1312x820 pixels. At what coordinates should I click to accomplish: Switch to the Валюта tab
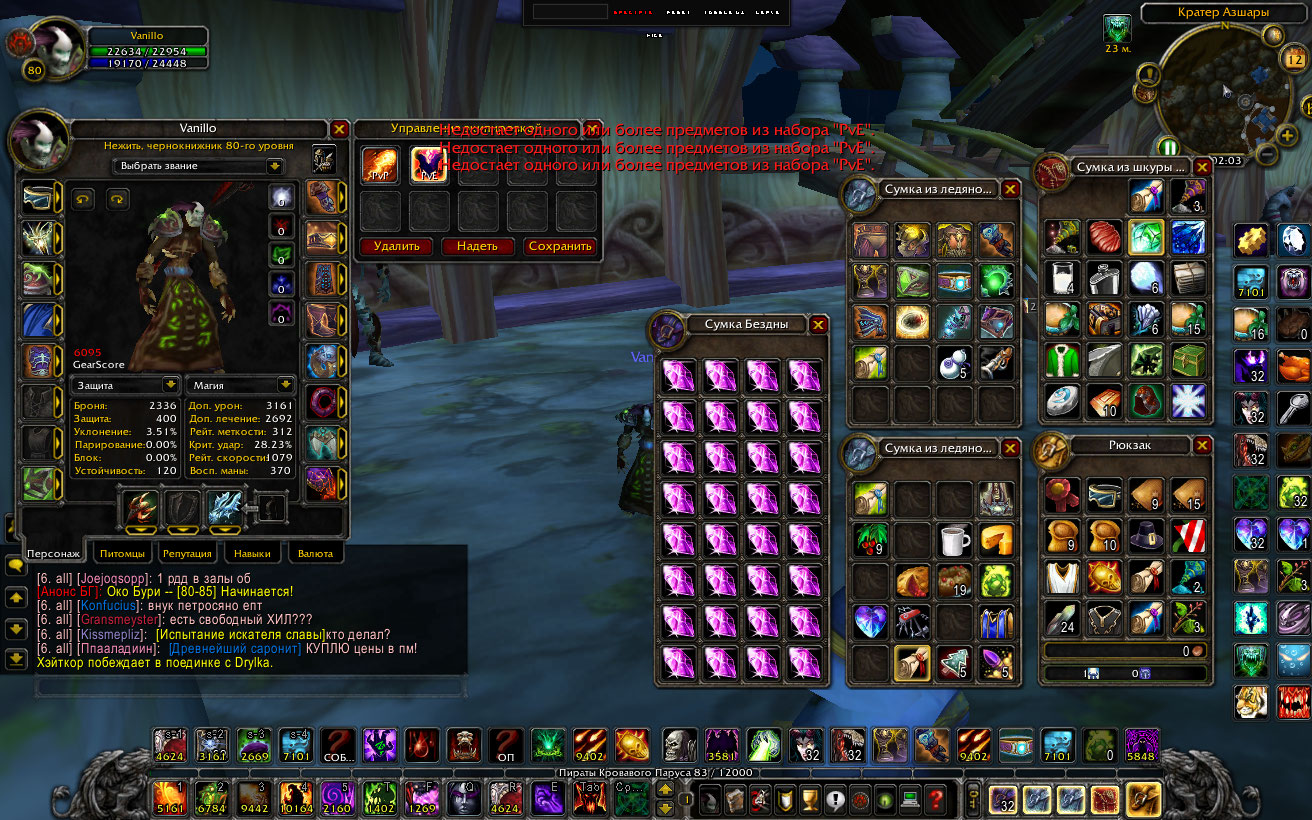click(x=316, y=553)
